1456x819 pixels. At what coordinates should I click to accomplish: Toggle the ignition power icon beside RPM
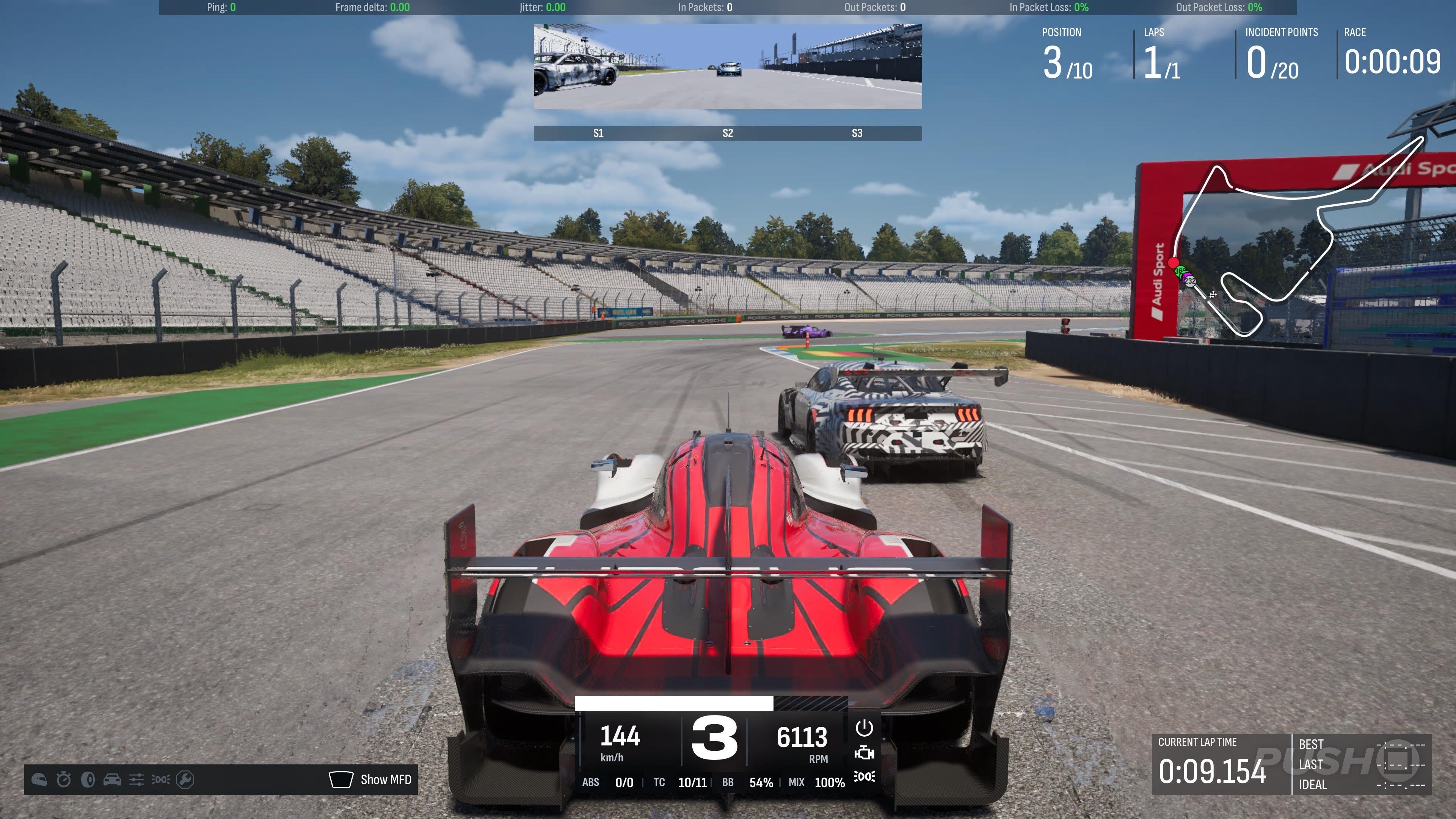(x=864, y=728)
